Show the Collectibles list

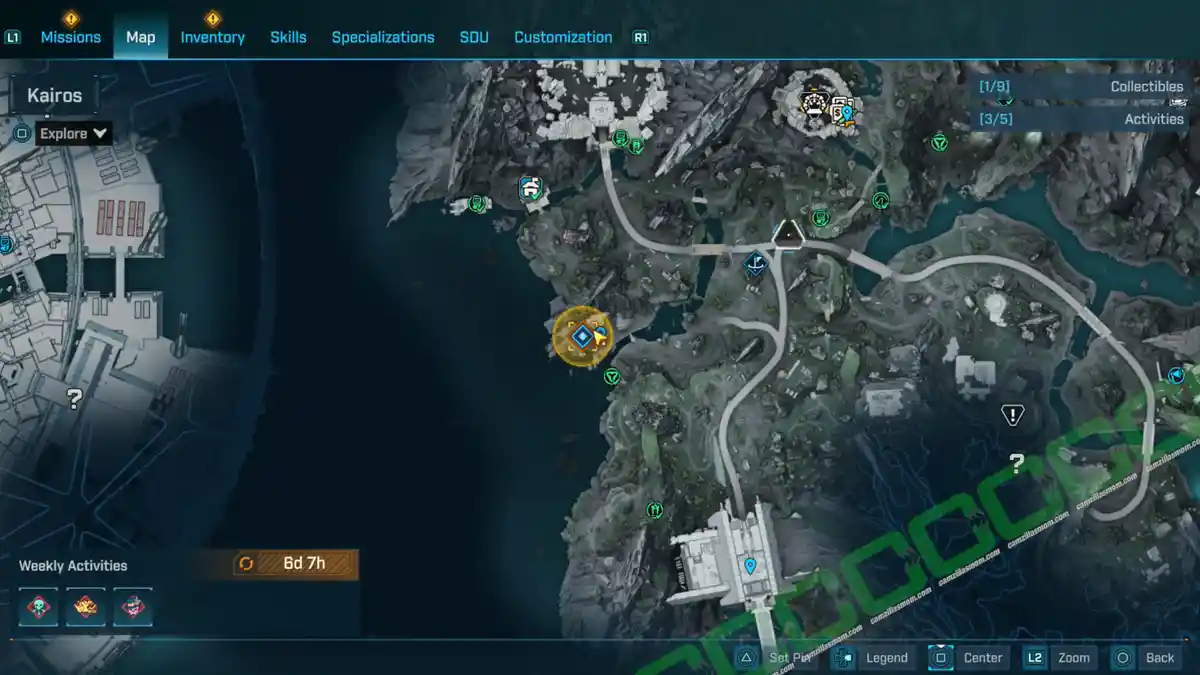coord(1082,87)
